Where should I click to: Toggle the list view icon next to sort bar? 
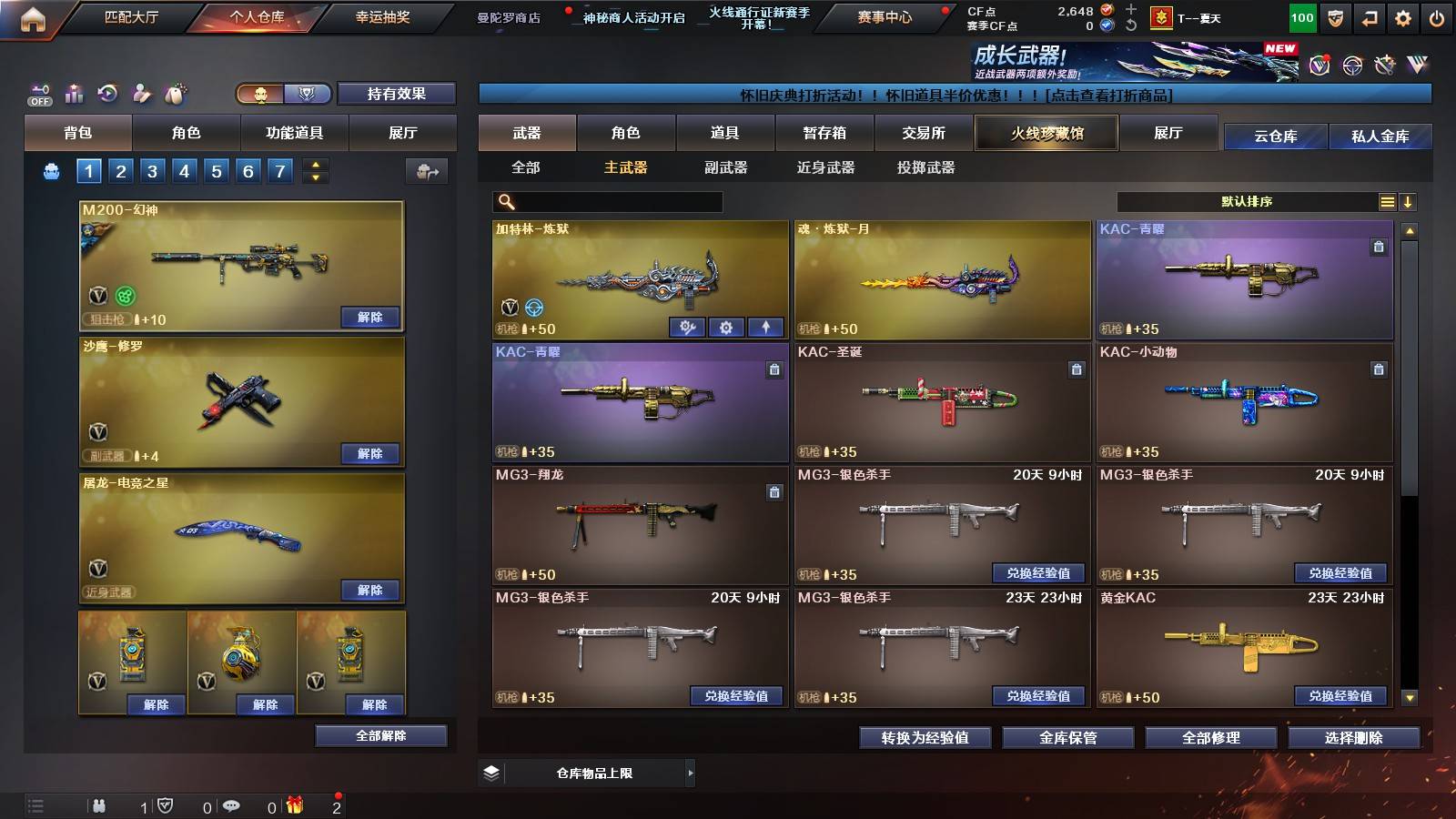click(1387, 201)
